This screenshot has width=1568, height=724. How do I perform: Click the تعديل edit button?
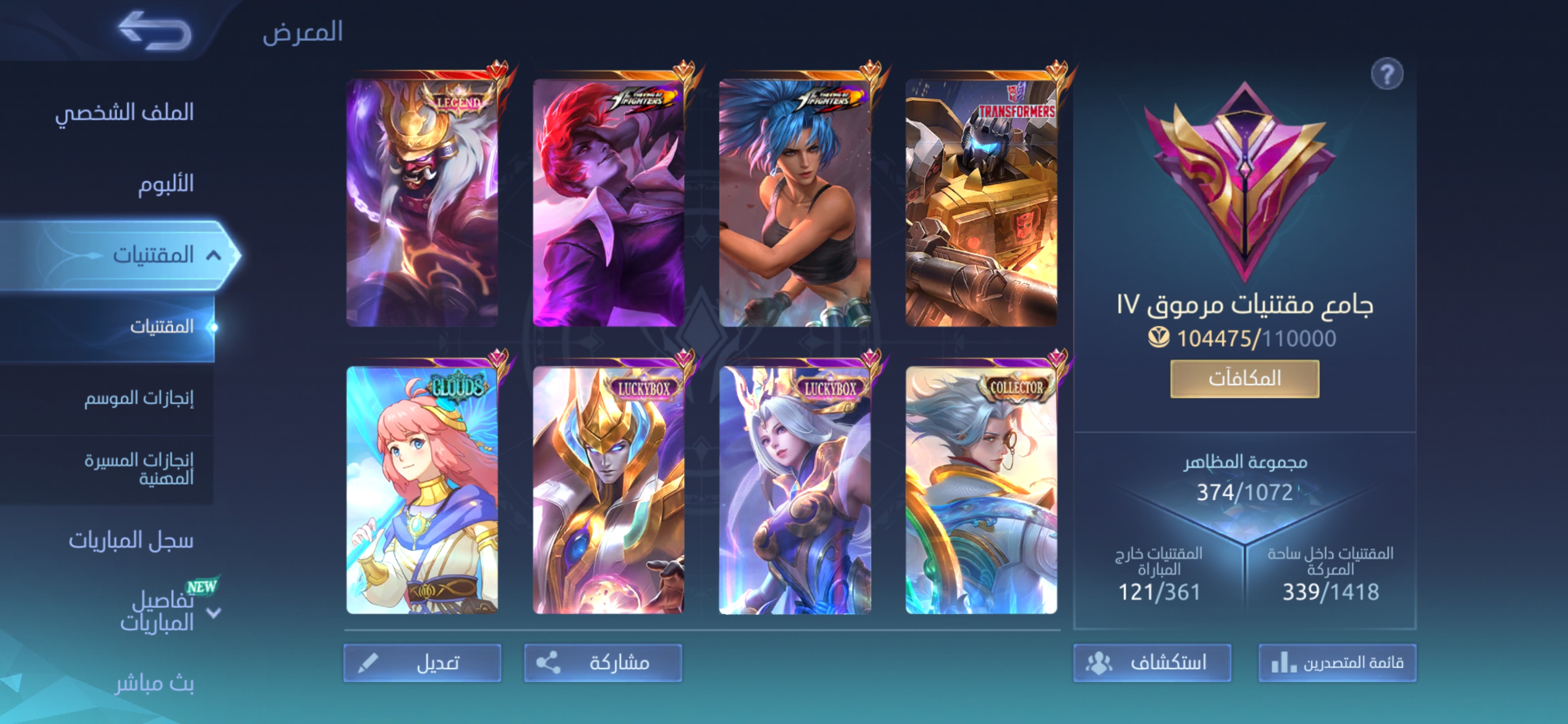tap(423, 663)
